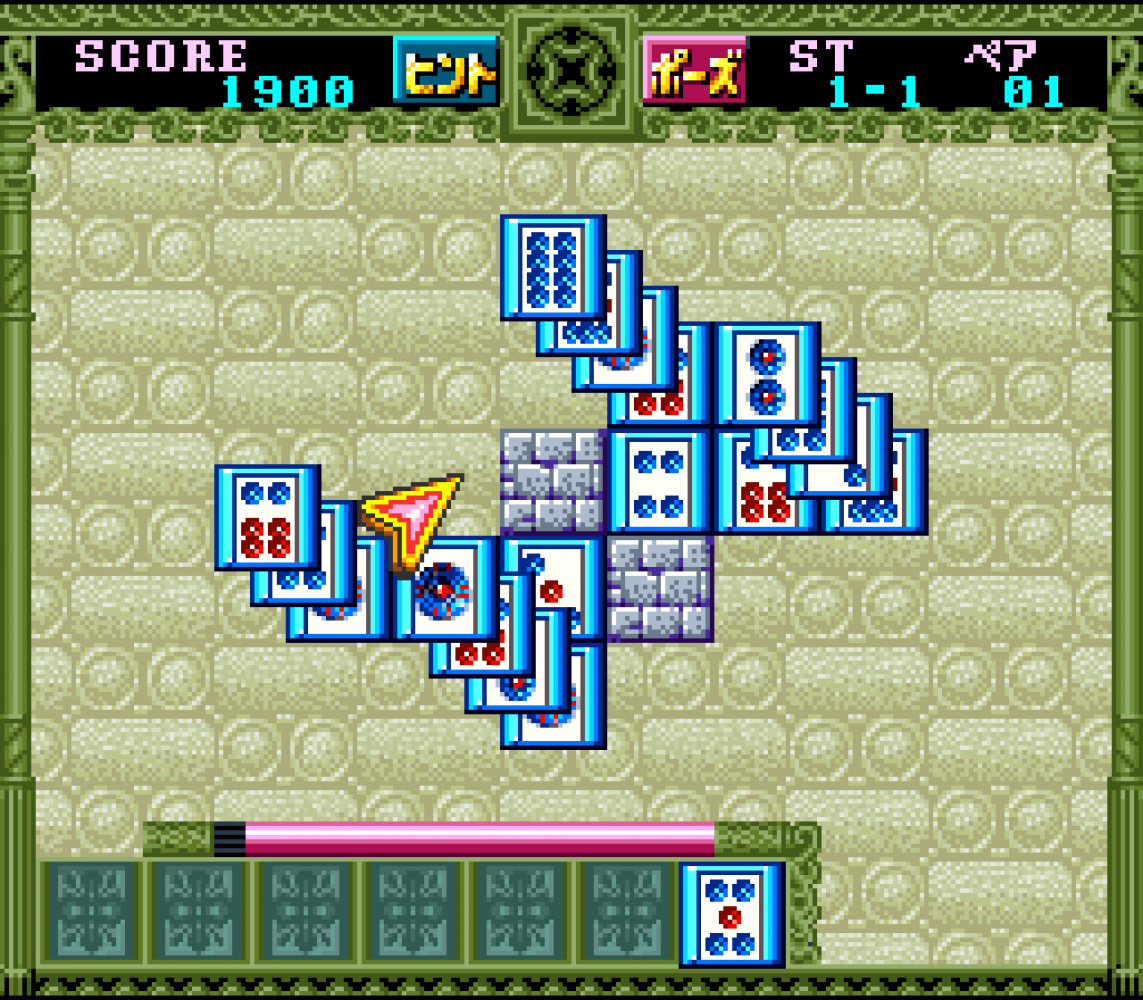Image resolution: width=1143 pixels, height=1000 pixels.
Task: Pause the game with the ポーズ button
Action: click(x=693, y=70)
